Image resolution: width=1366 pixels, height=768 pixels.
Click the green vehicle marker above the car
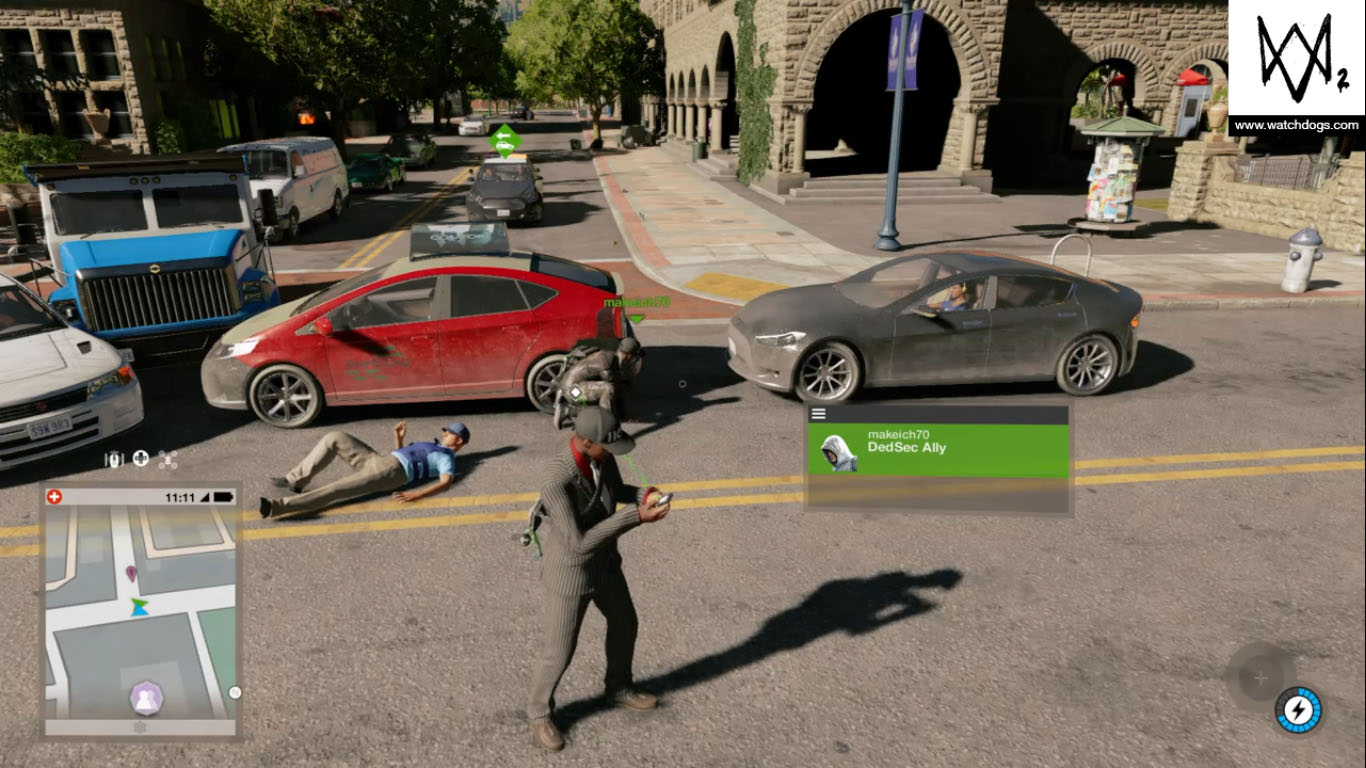tap(505, 140)
